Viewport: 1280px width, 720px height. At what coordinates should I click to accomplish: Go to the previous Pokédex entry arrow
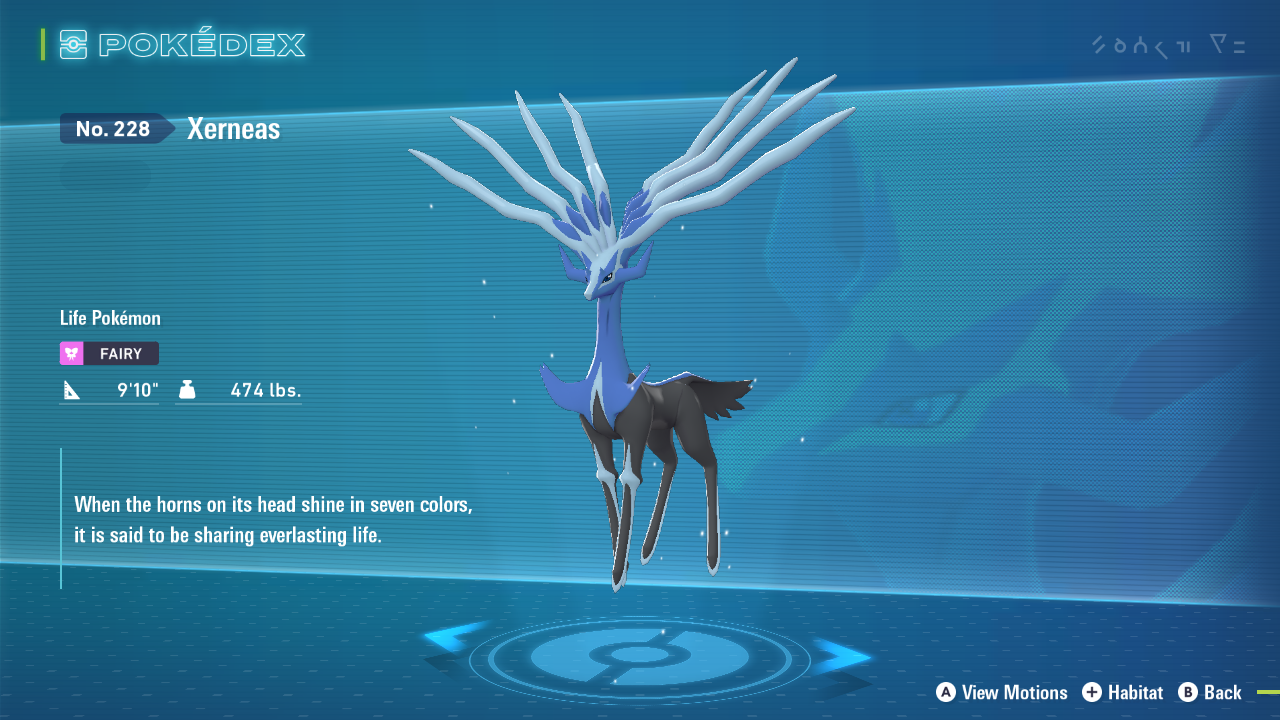[x=452, y=638]
